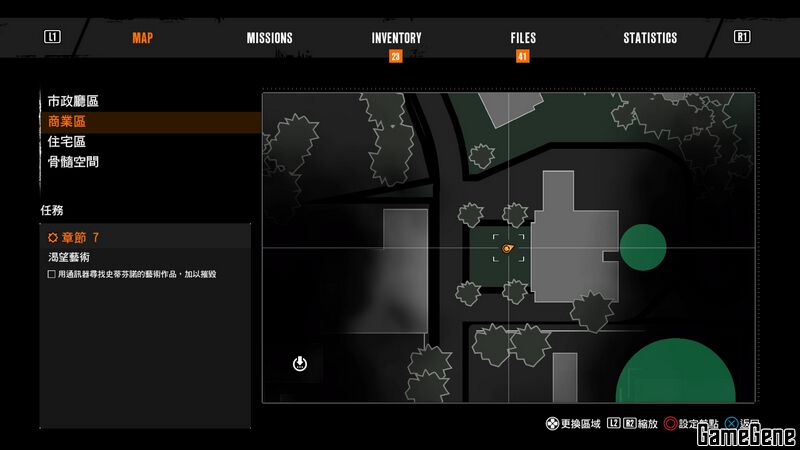800x450 pixels.
Task: Switch to the INVENTORY tab
Action: [x=396, y=38]
